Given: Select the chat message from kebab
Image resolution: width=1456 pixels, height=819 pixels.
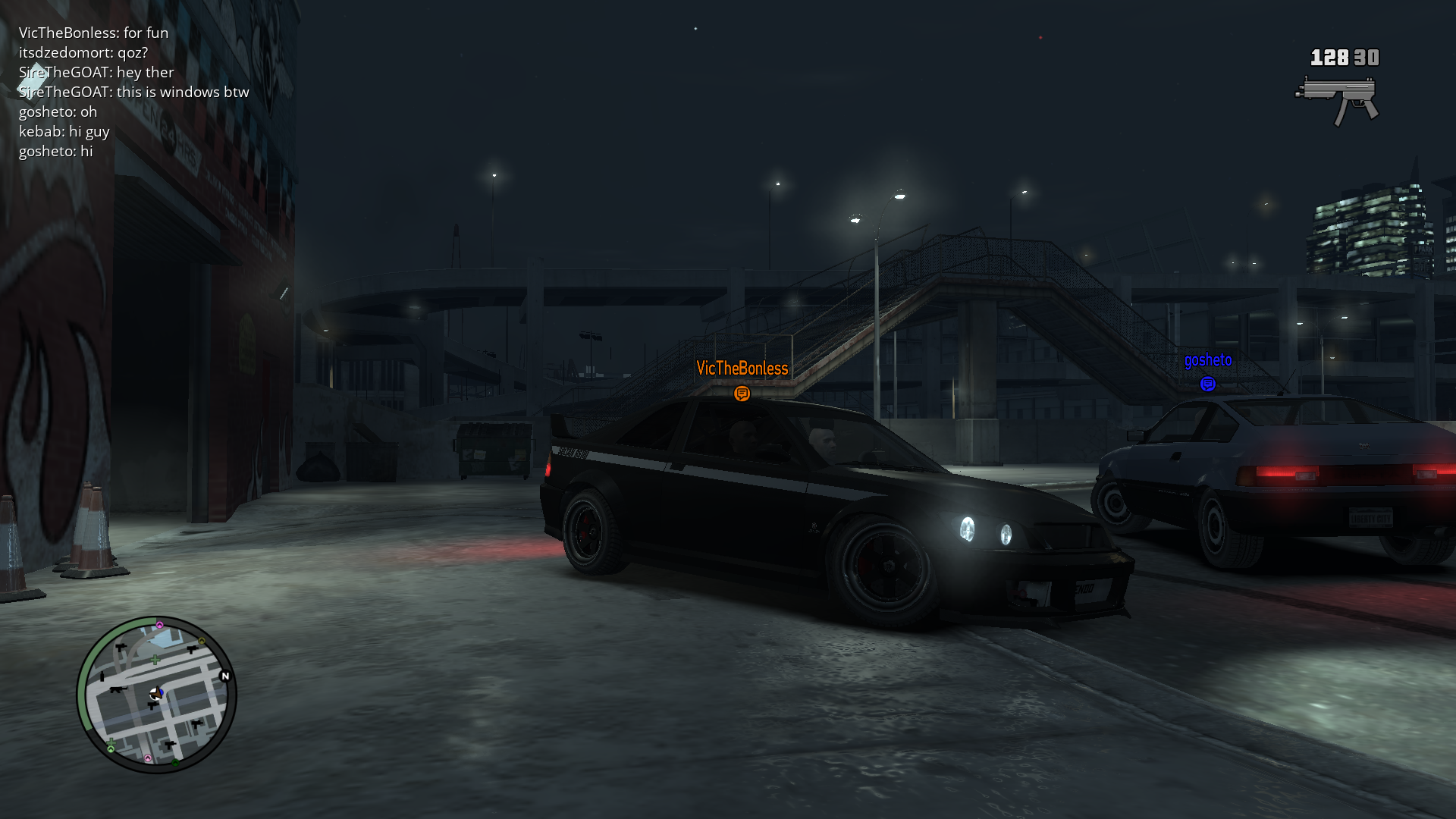Looking at the screenshot, I should pos(64,131).
